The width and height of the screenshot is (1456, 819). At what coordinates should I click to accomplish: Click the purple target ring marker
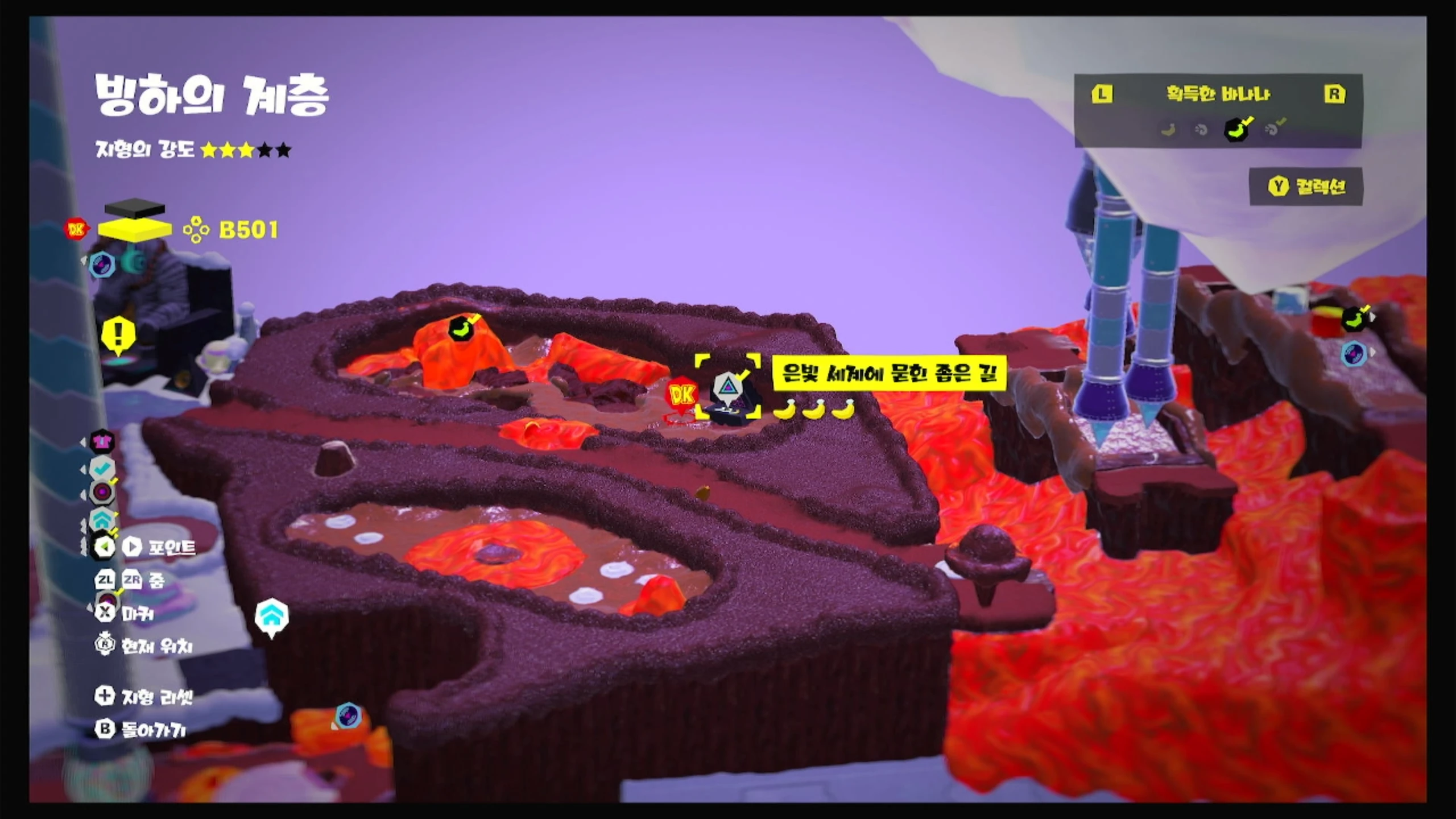tap(103, 492)
